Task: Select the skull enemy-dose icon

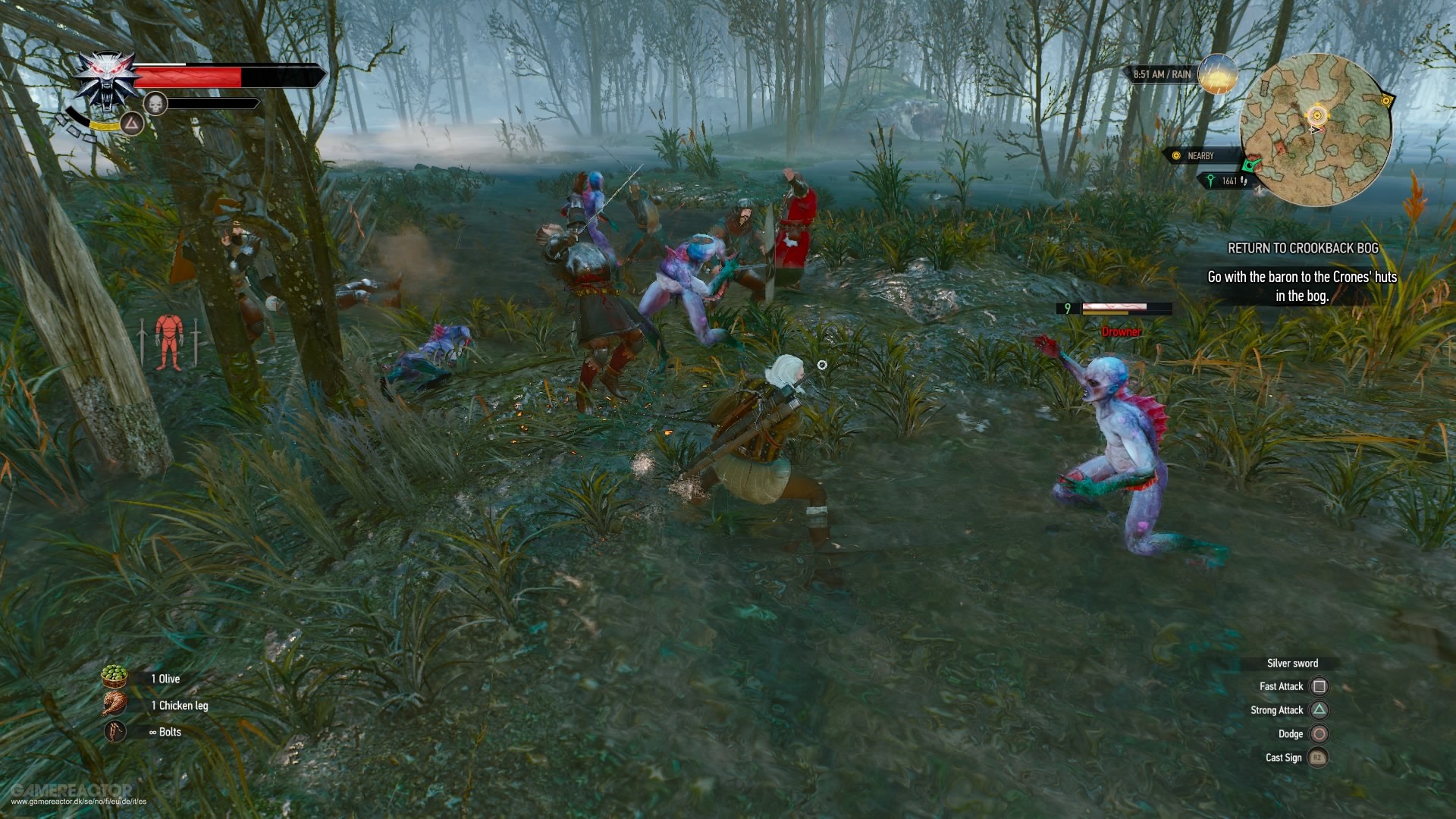Action: pos(155,103)
